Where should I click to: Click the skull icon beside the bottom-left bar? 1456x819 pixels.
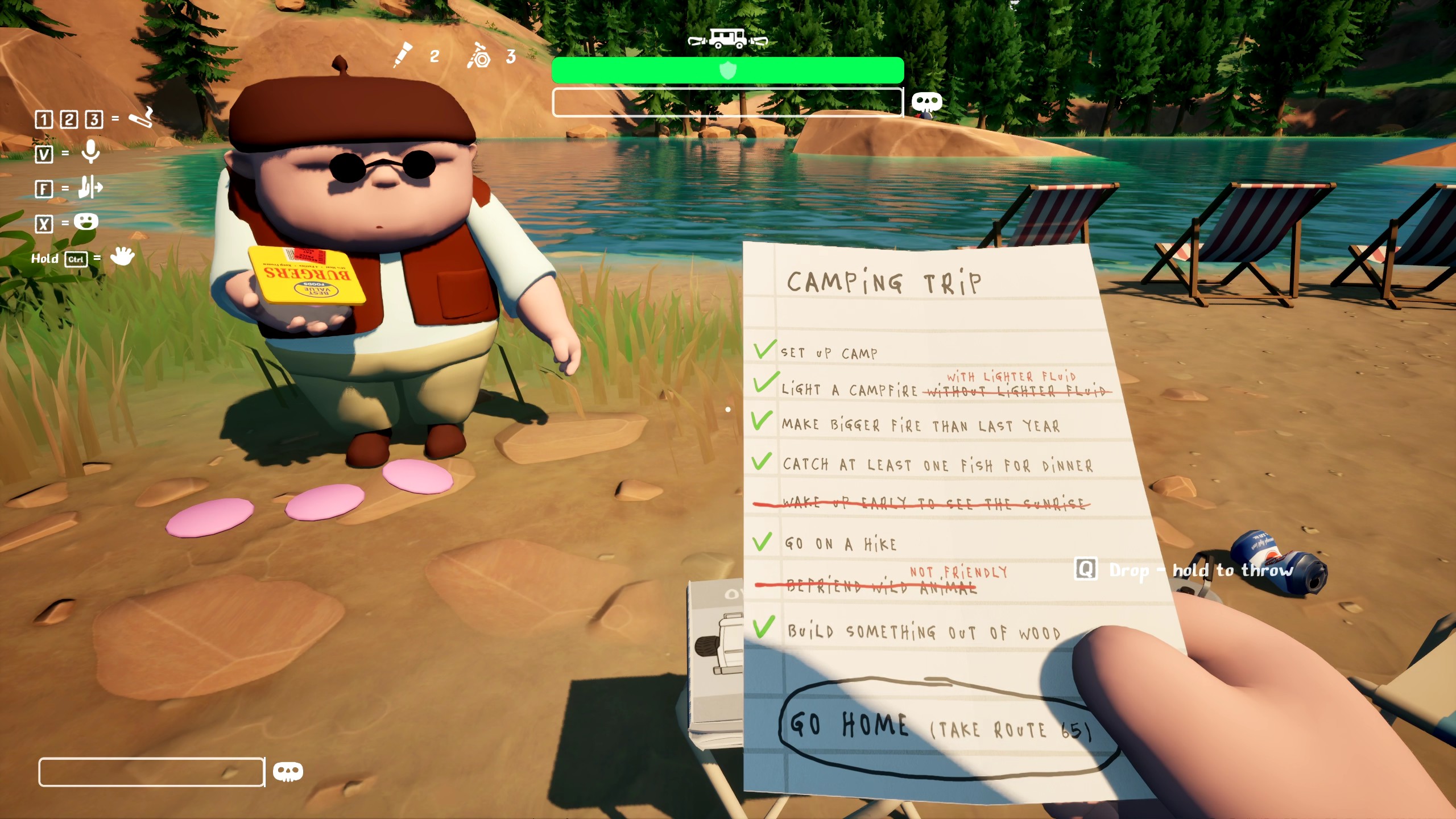(x=288, y=771)
